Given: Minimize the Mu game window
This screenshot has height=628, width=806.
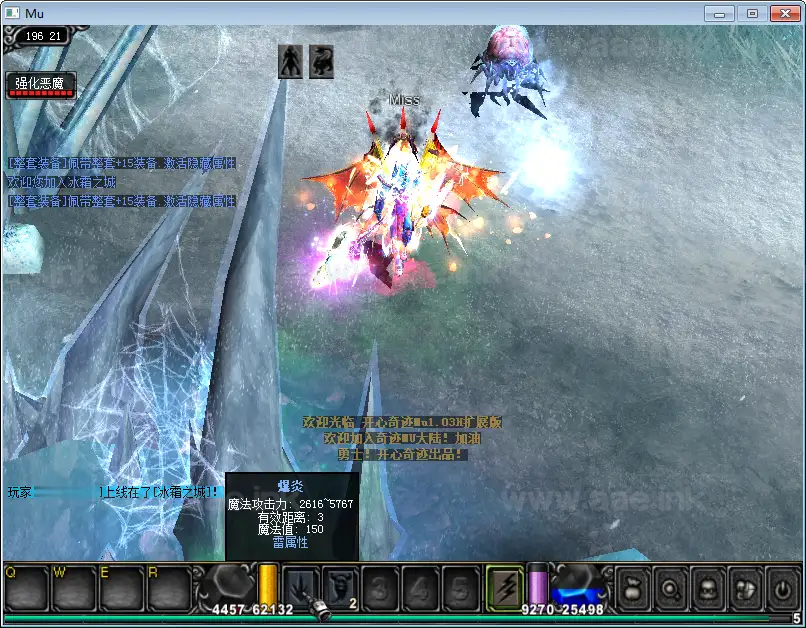Looking at the screenshot, I should point(720,13).
